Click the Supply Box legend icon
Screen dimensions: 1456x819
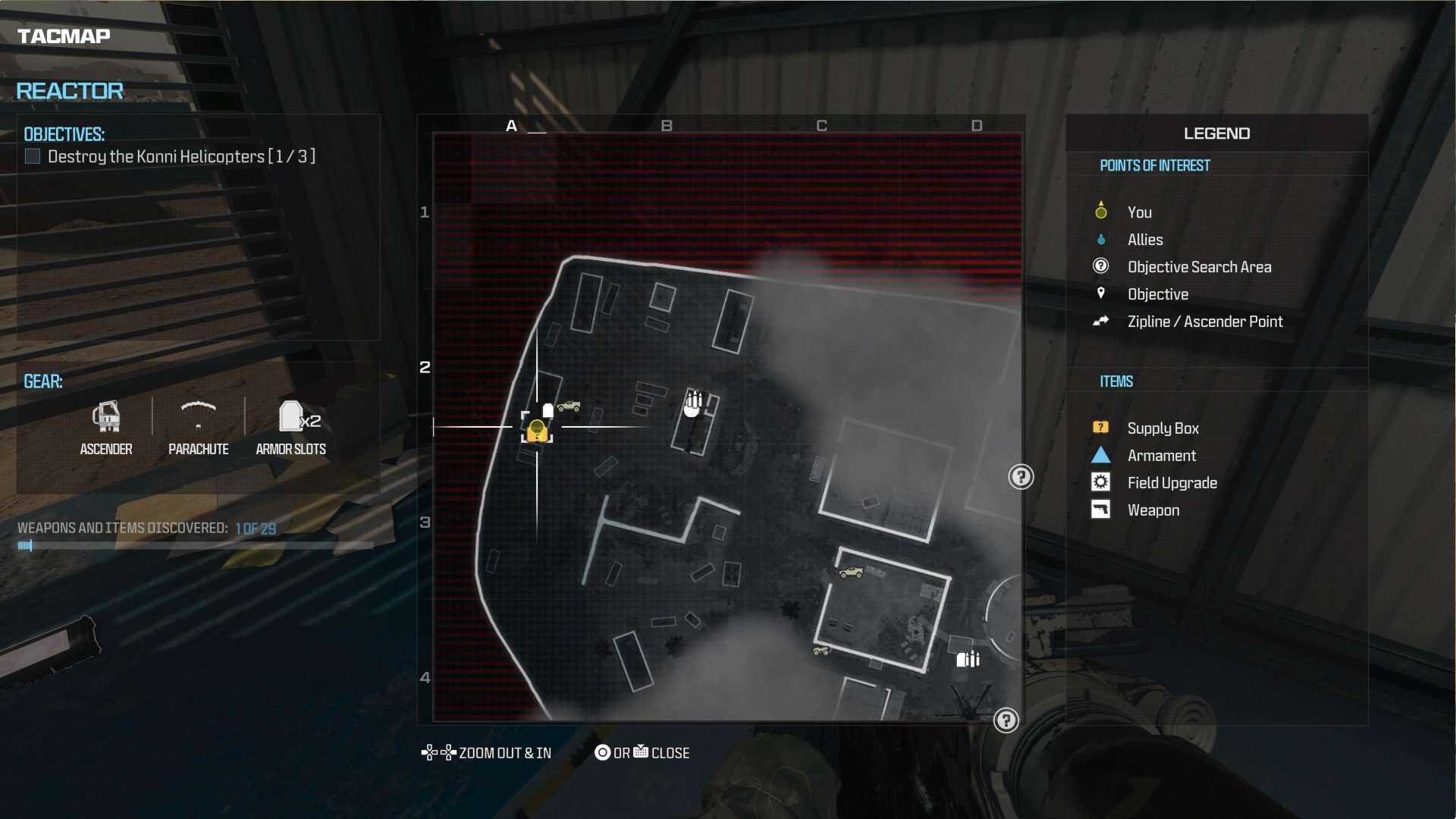[1101, 427]
